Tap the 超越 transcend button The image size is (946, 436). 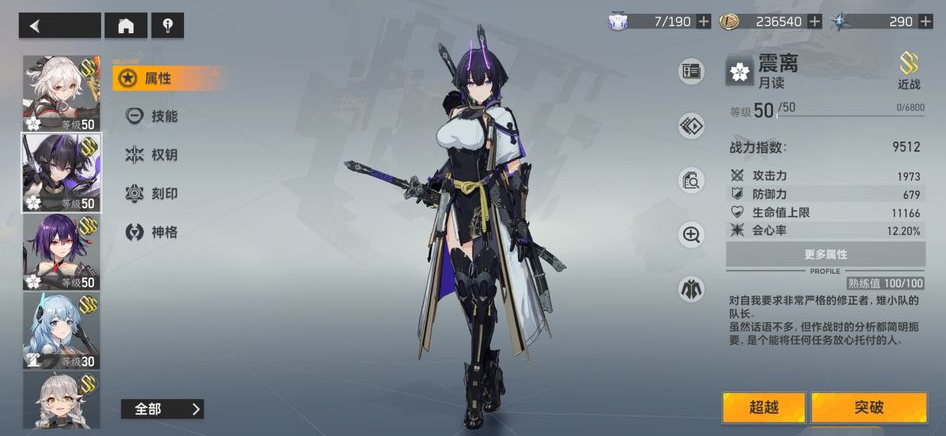[x=763, y=408]
